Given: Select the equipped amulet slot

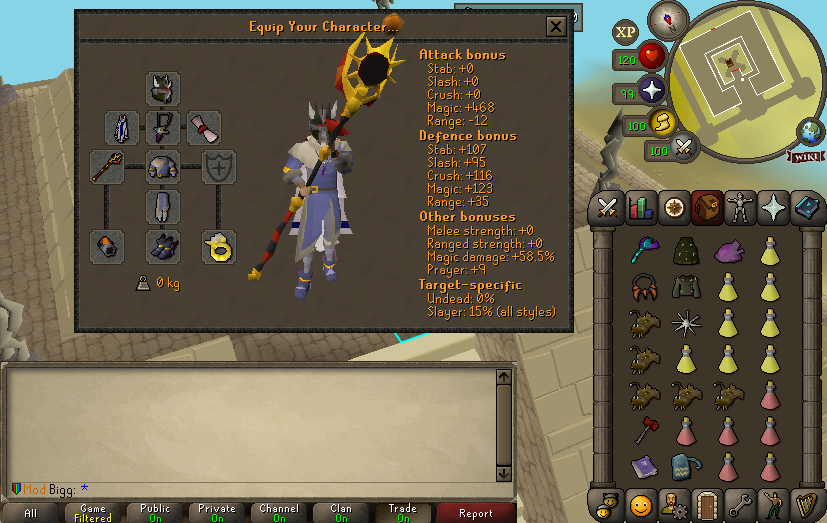Looking at the screenshot, I should pos(163,128).
